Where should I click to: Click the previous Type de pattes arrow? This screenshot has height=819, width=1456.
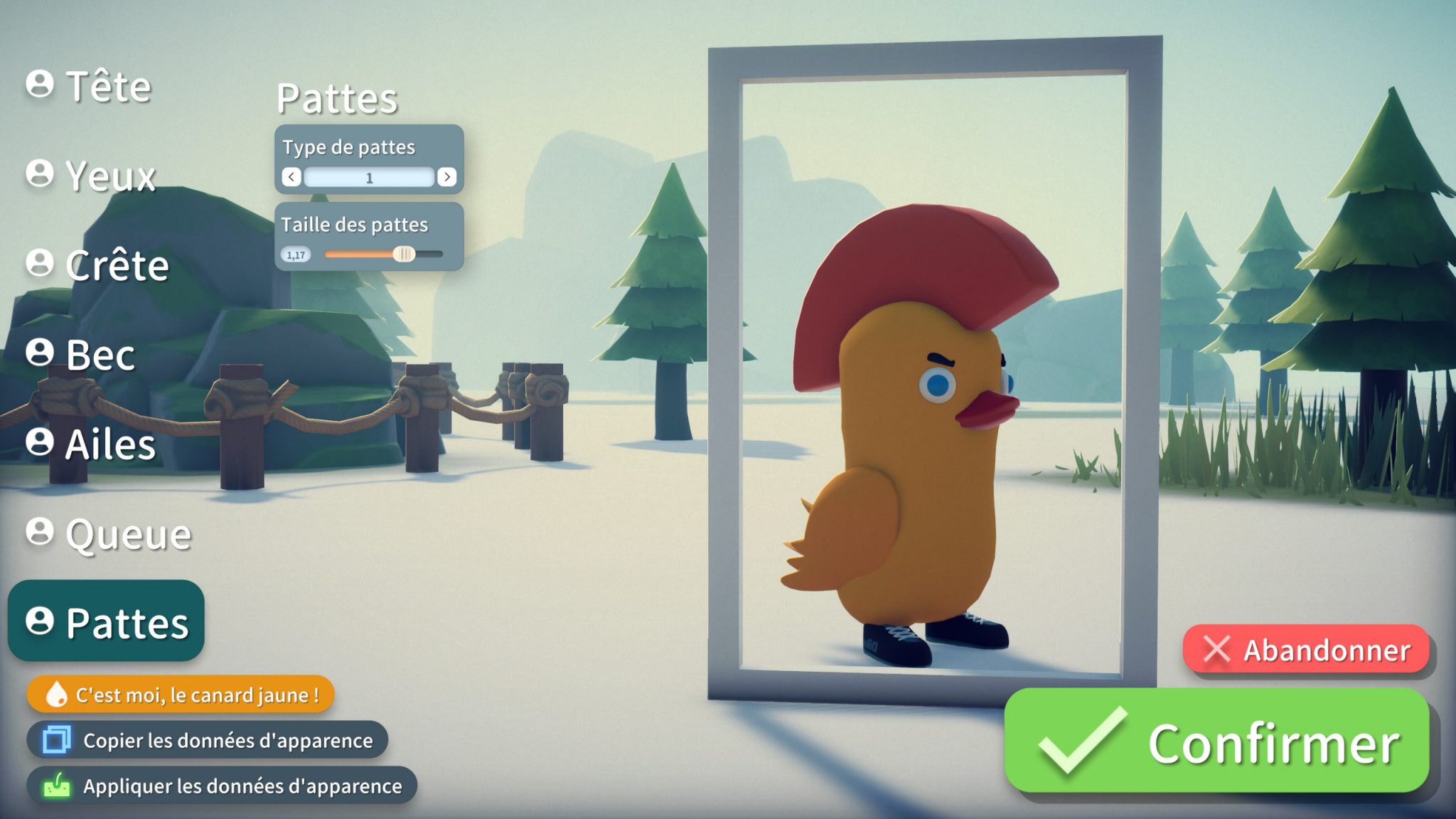[291, 177]
